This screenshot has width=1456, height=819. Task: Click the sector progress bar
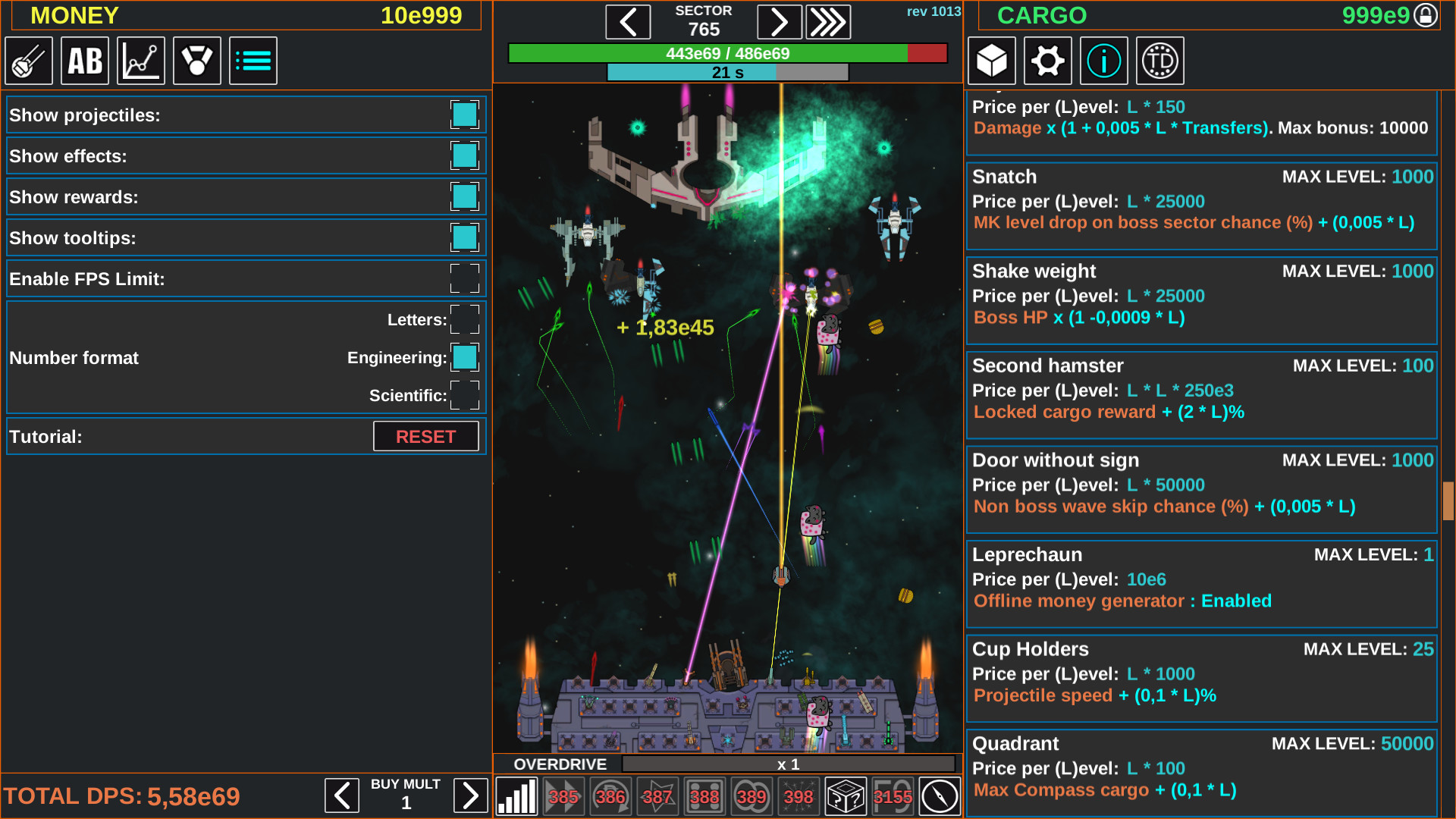click(726, 54)
